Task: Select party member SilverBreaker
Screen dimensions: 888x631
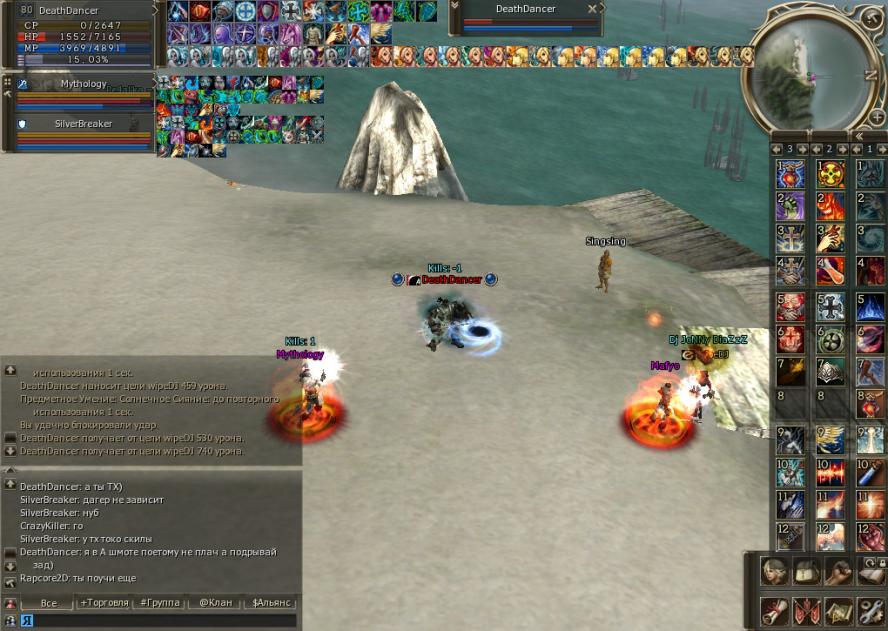Action: click(84, 124)
